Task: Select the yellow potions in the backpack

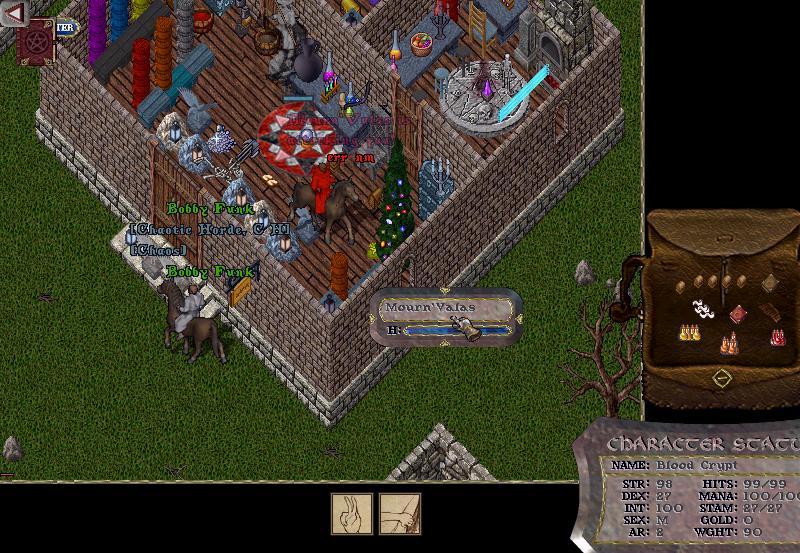Action: click(x=689, y=332)
